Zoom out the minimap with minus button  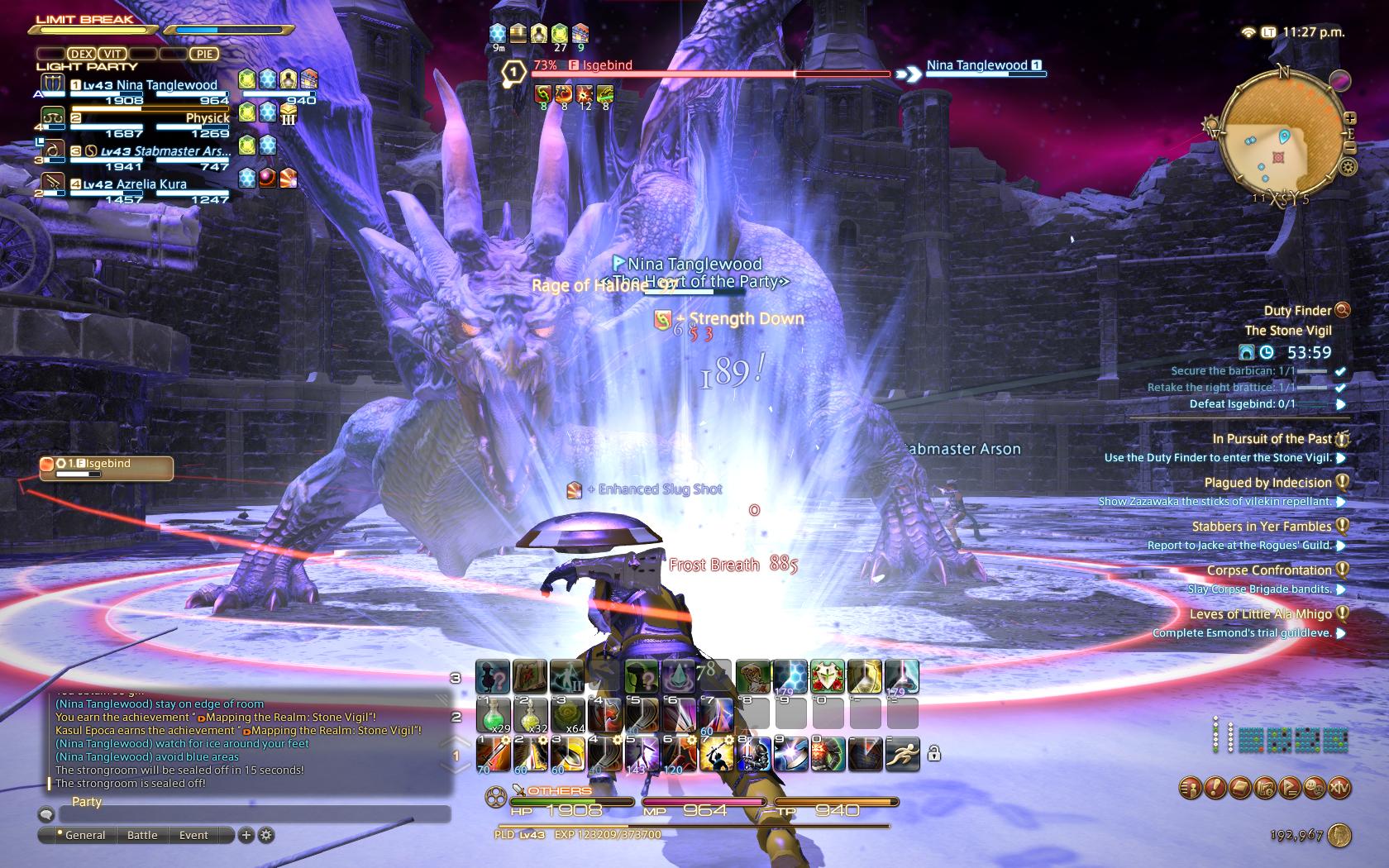(x=1349, y=147)
